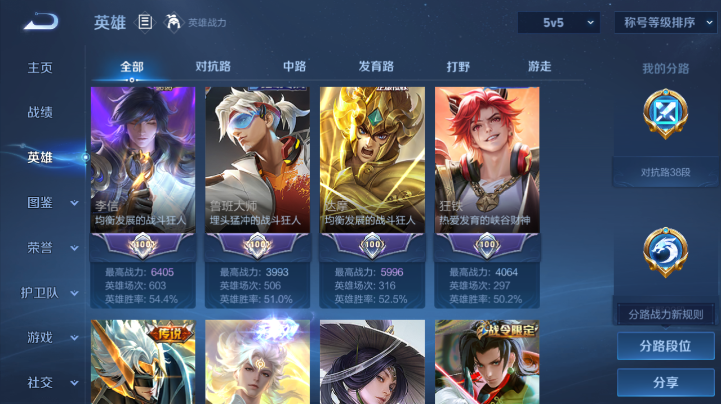721x404 pixels.
Task: Switch to the 发育路 tab
Action: point(376,67)
